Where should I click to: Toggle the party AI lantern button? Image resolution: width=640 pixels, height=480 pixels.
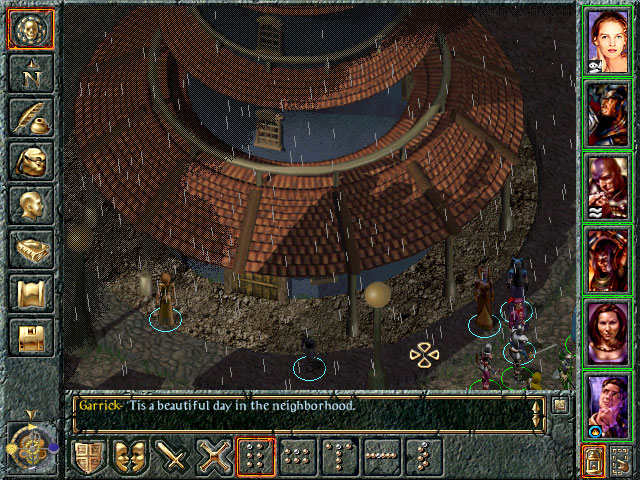(x=594, y=460)
